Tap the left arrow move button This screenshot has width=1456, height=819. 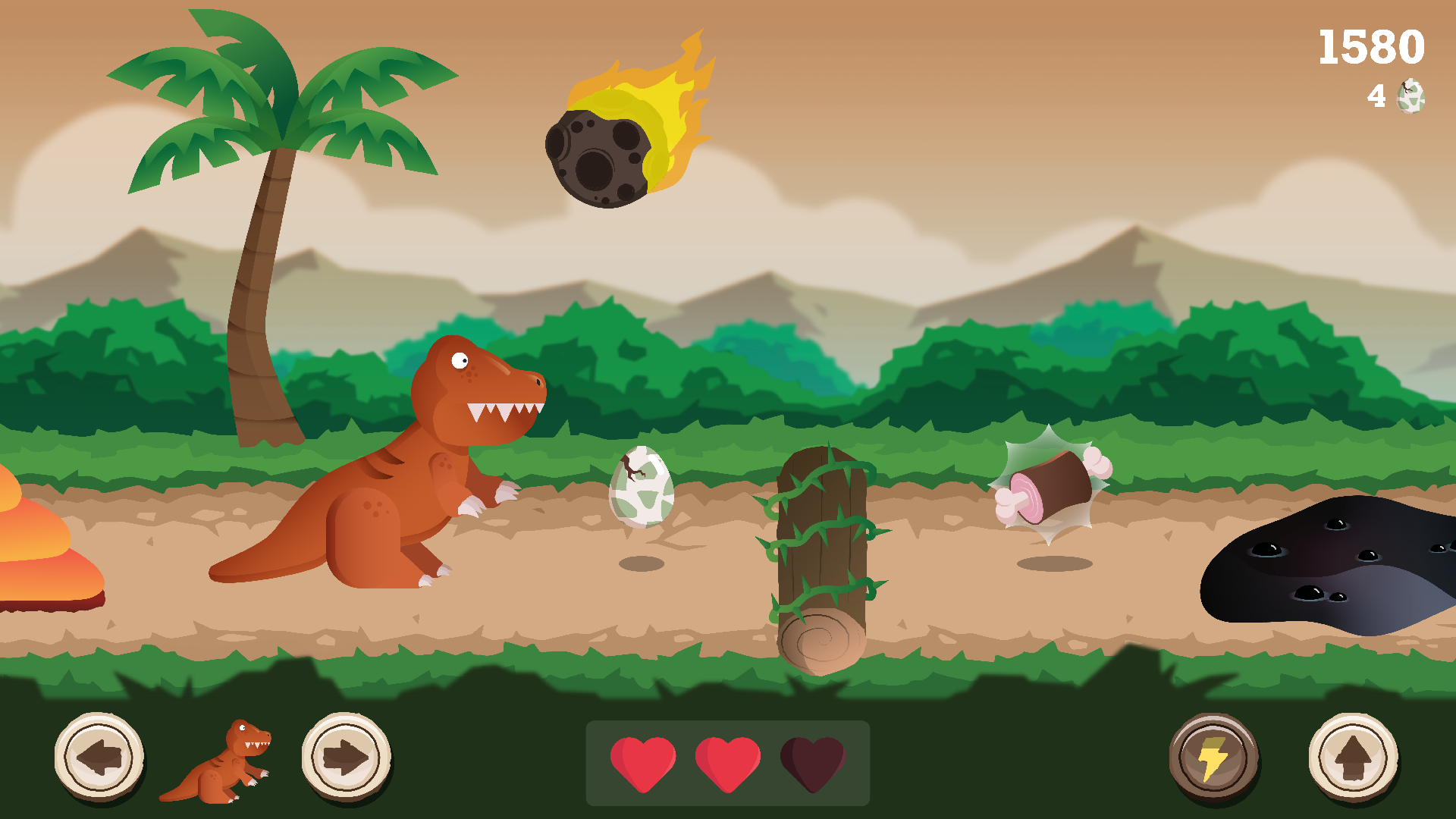[x=99, y=757]
